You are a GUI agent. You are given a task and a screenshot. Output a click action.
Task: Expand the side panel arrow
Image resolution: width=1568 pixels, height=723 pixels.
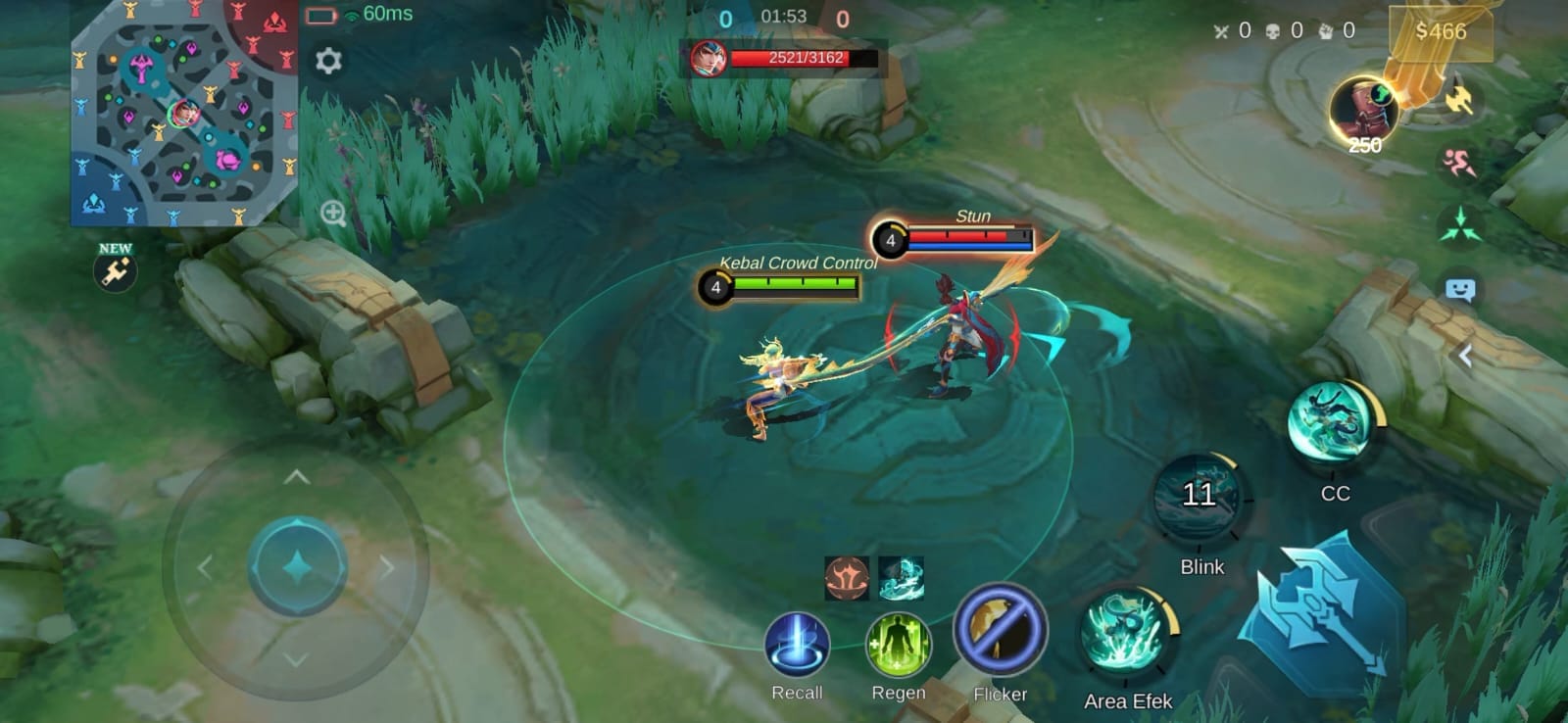tap(1465, 356)
